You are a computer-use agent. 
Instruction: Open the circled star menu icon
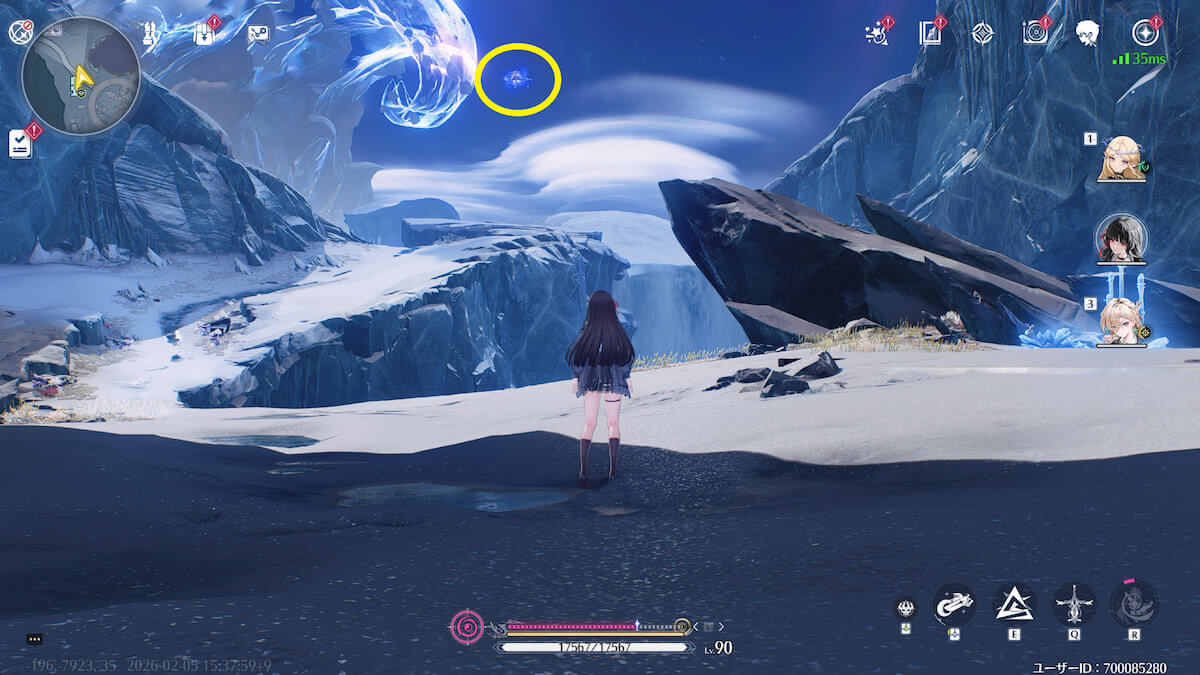[1145, 33]
